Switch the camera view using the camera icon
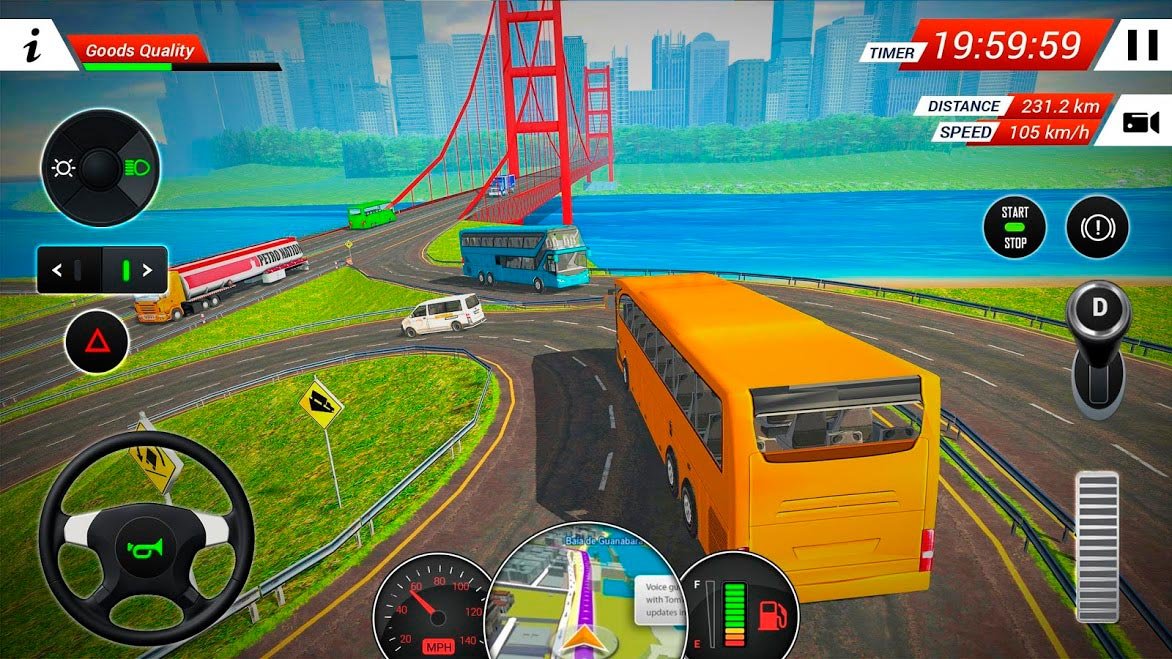 [x=1140, y=123]
